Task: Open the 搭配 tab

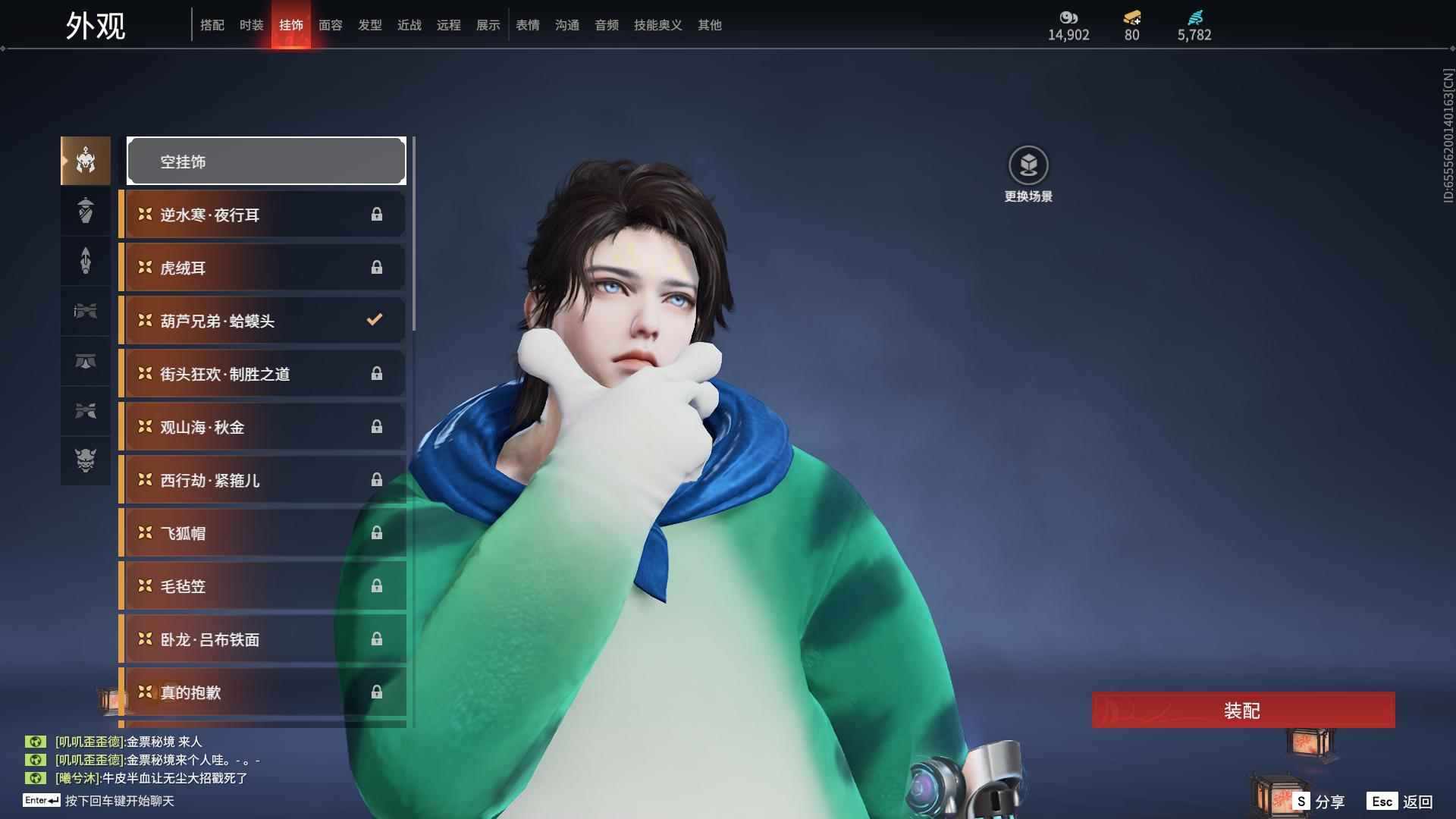Action: click(x=212, y=25)
